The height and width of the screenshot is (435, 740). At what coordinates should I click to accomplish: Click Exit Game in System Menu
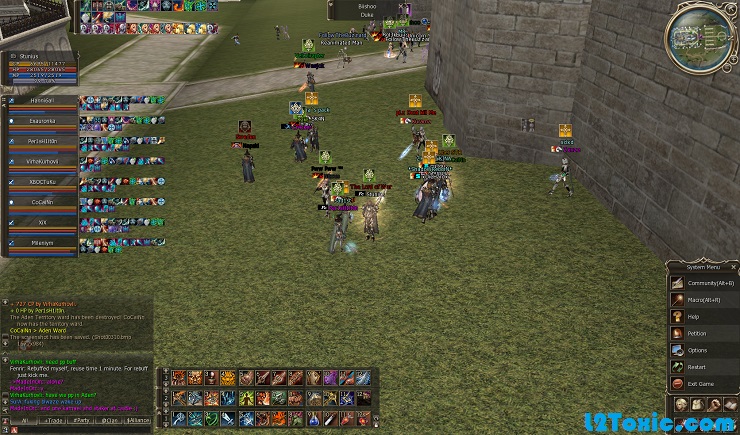(699, 384)
